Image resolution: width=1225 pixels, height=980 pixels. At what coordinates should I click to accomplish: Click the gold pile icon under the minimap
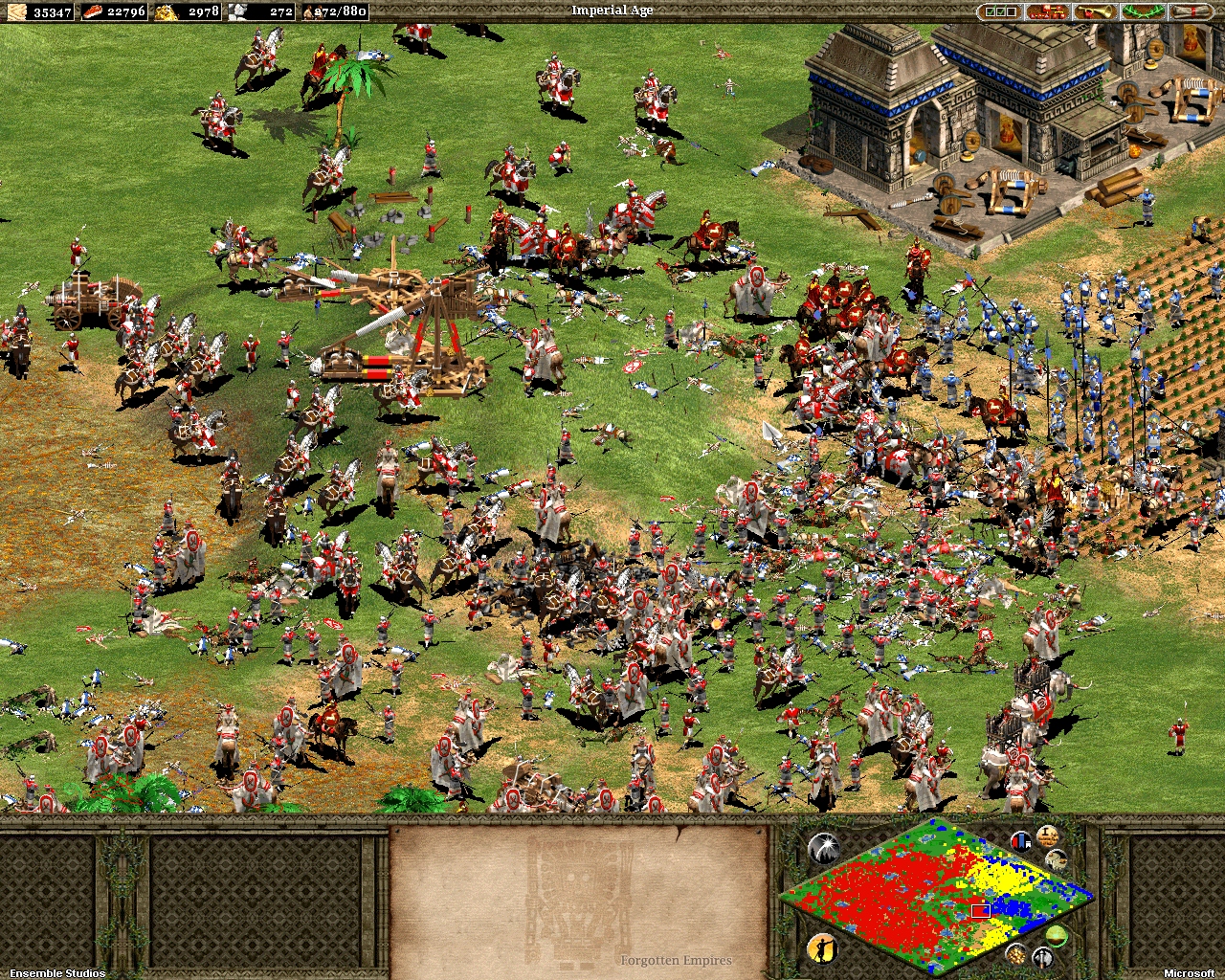[1017, 955]
